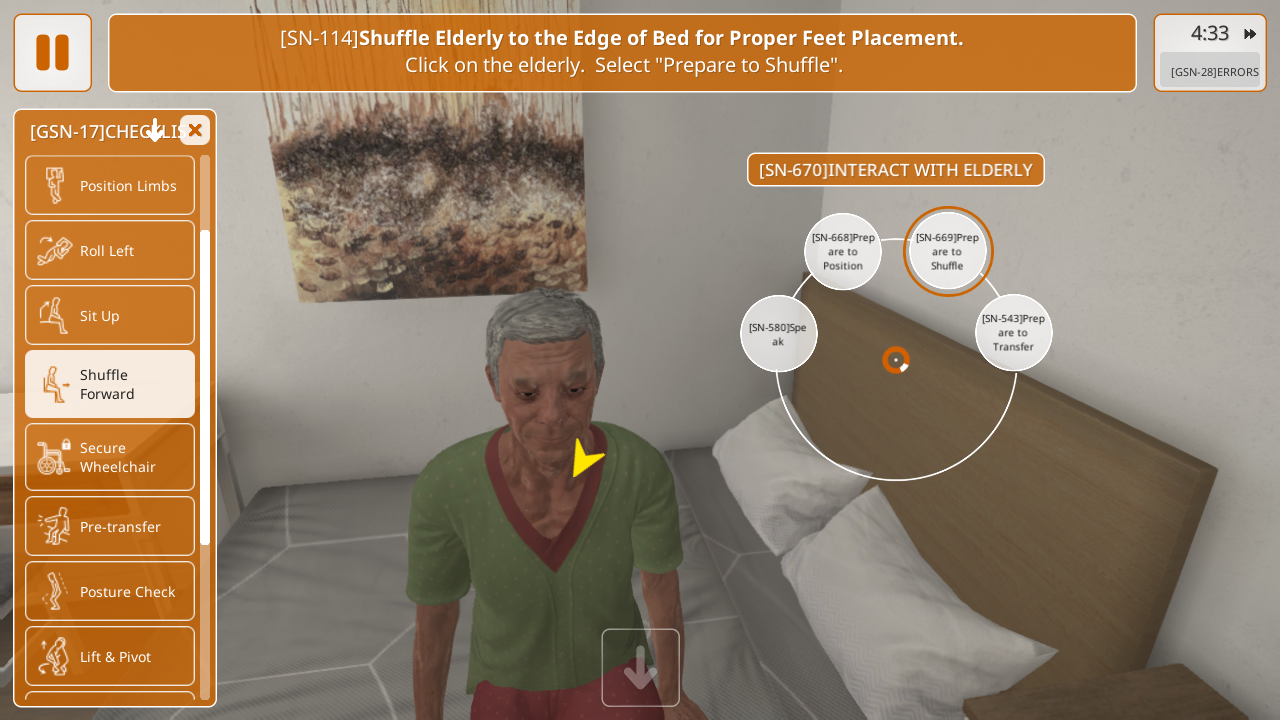
Task: Select the Posture Check step
Action: (x=110, y=591)
